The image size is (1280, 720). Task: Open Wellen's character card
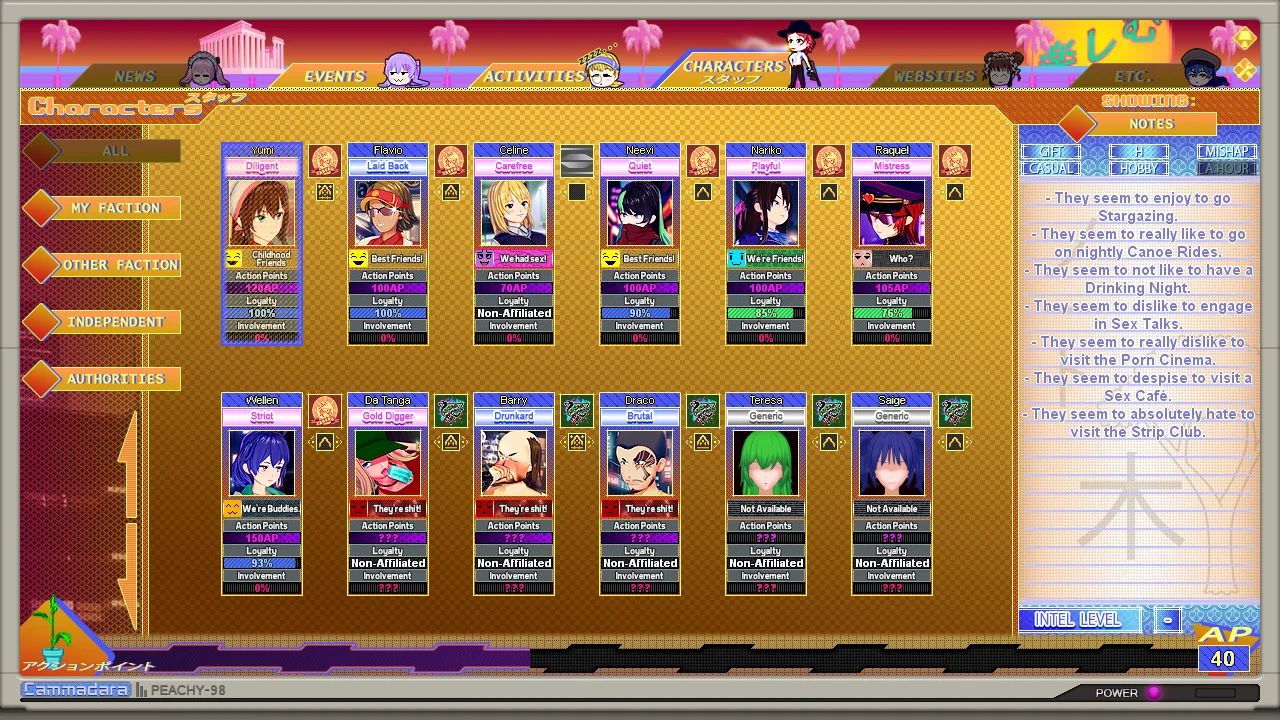(262, 463)
